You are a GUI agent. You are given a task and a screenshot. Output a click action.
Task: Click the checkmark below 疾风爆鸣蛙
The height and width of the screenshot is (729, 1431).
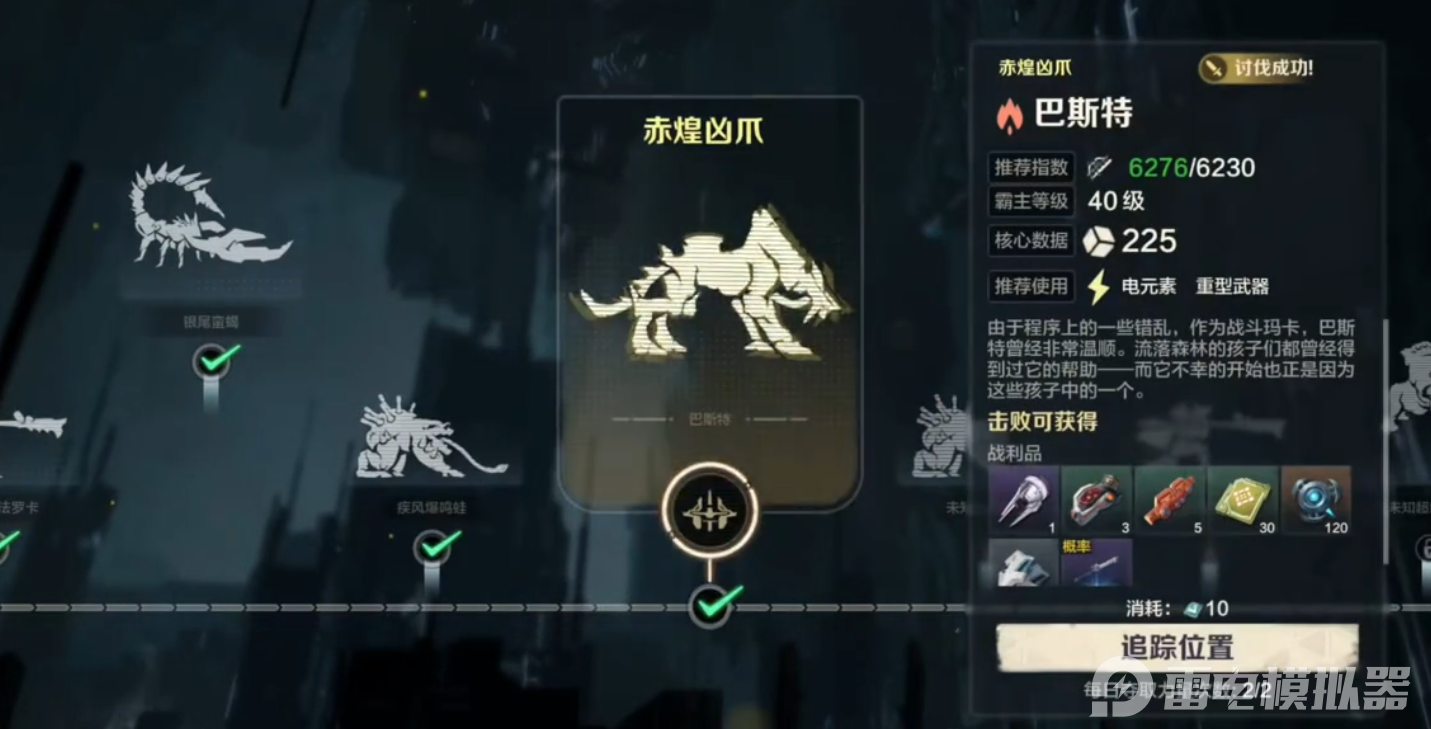click(x=432, y=548)
